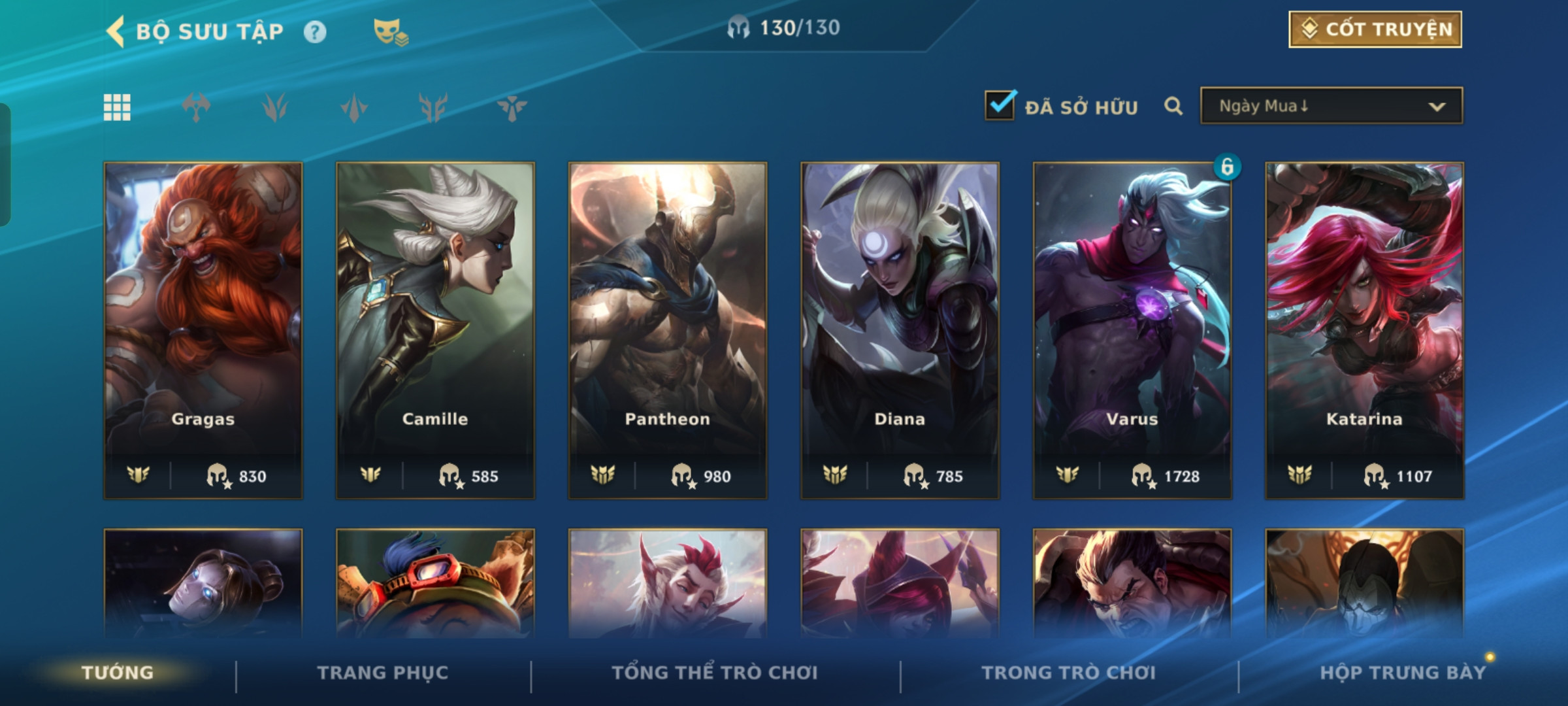Open the Cốt Truyện button
The width and height of the screenshot is (1568, 706).
click(x=1375, y=29)
